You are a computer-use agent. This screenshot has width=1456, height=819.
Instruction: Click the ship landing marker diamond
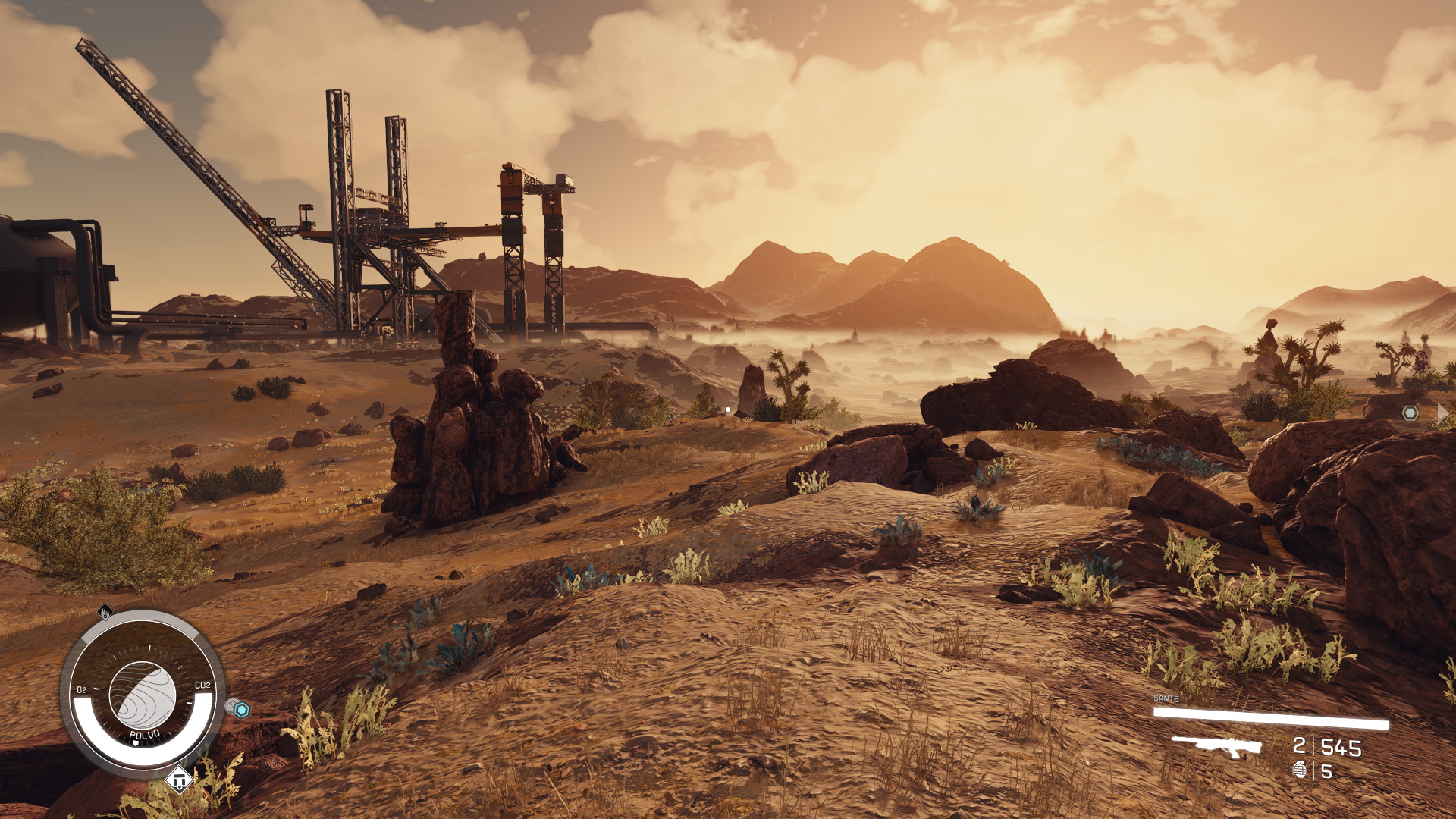179,779
